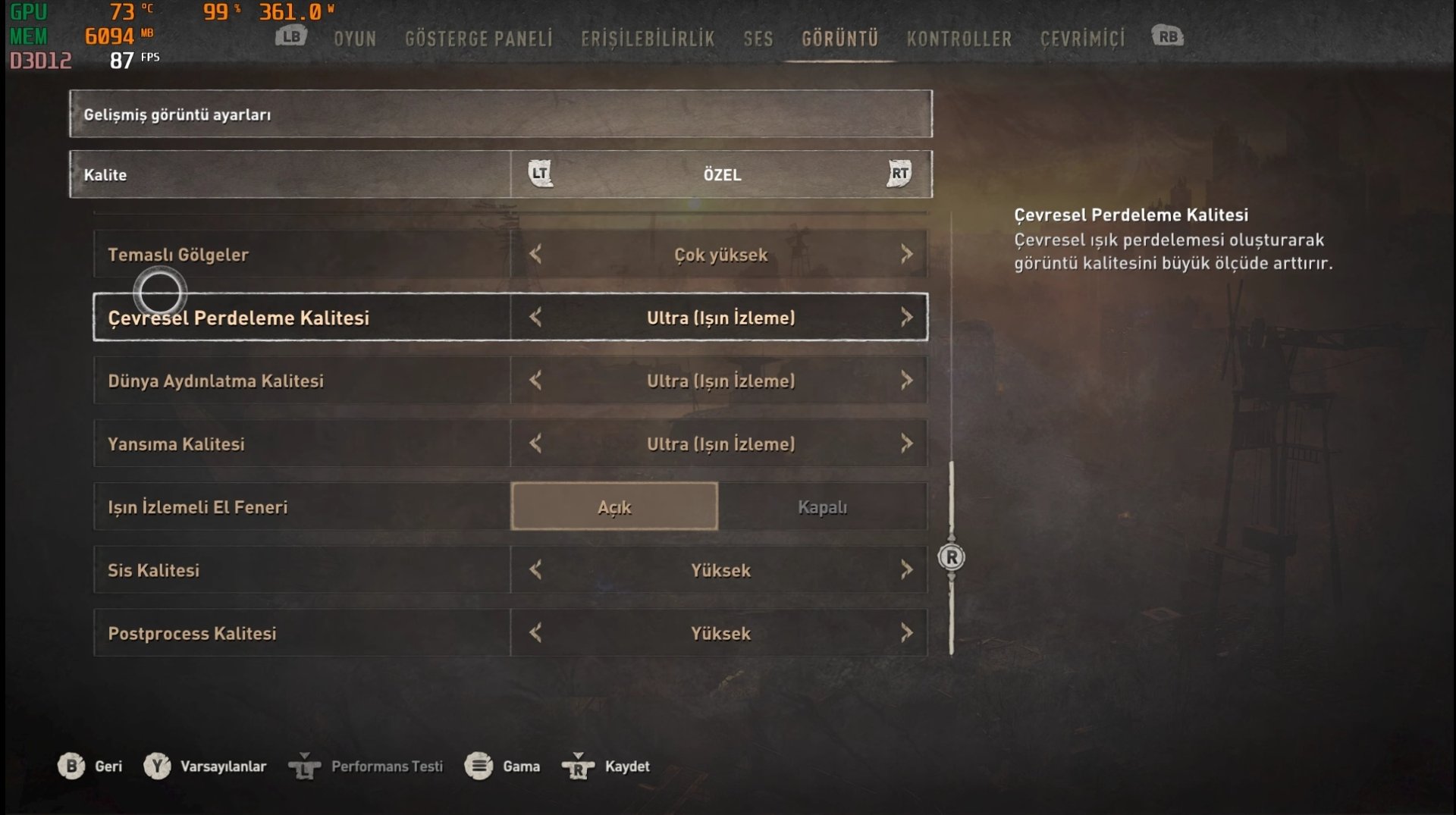Screen dimensions: 1456x815
Task: Click left arrow on Çevresel Perdeleme Kalitesi
Action: click(535, 317)
